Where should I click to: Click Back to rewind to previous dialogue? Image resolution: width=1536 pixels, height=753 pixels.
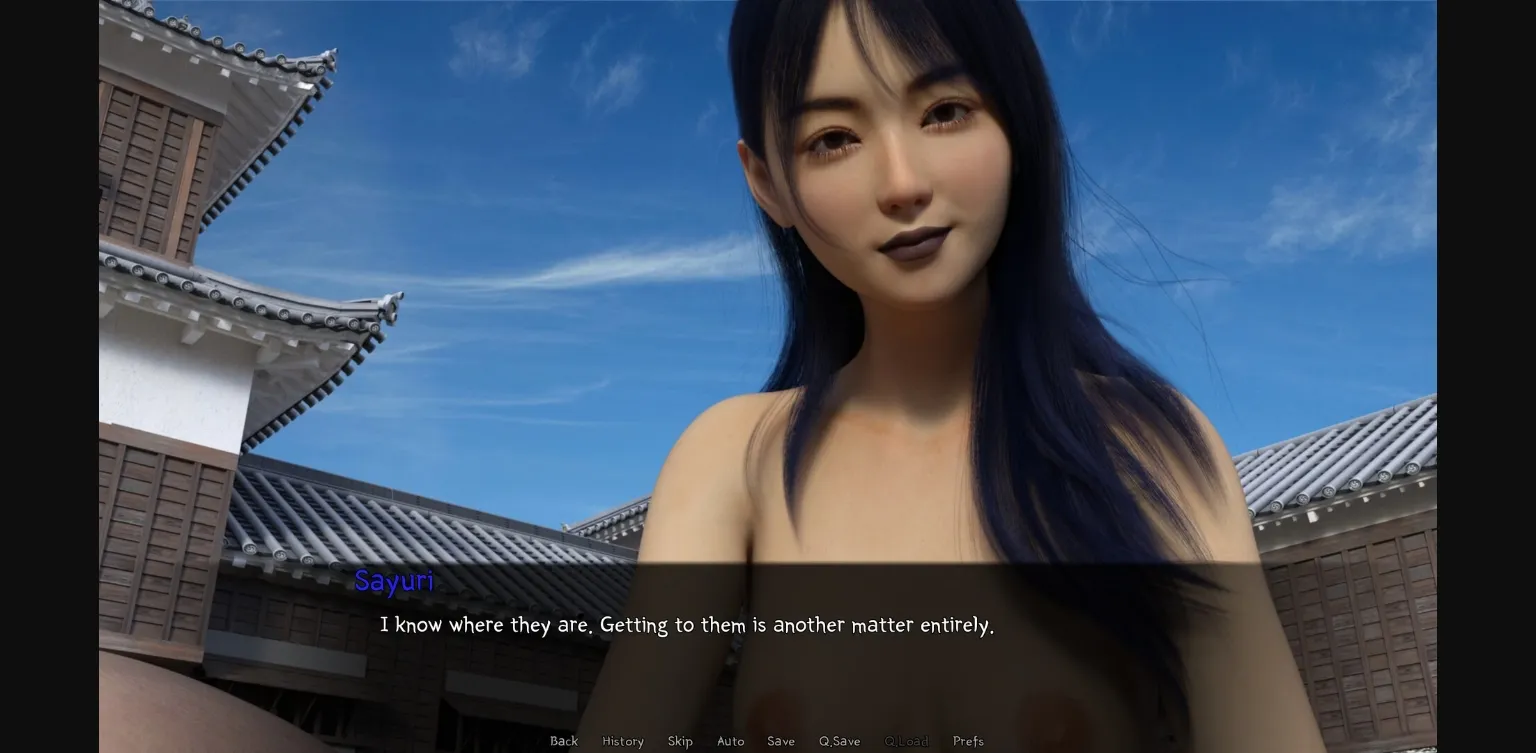(x=563, y=741)
